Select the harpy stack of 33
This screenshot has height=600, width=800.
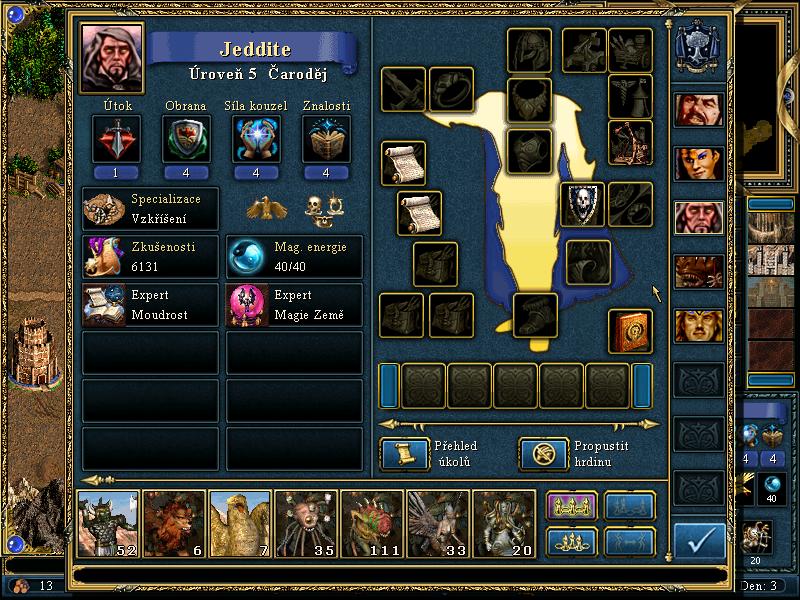coord(438,523)
